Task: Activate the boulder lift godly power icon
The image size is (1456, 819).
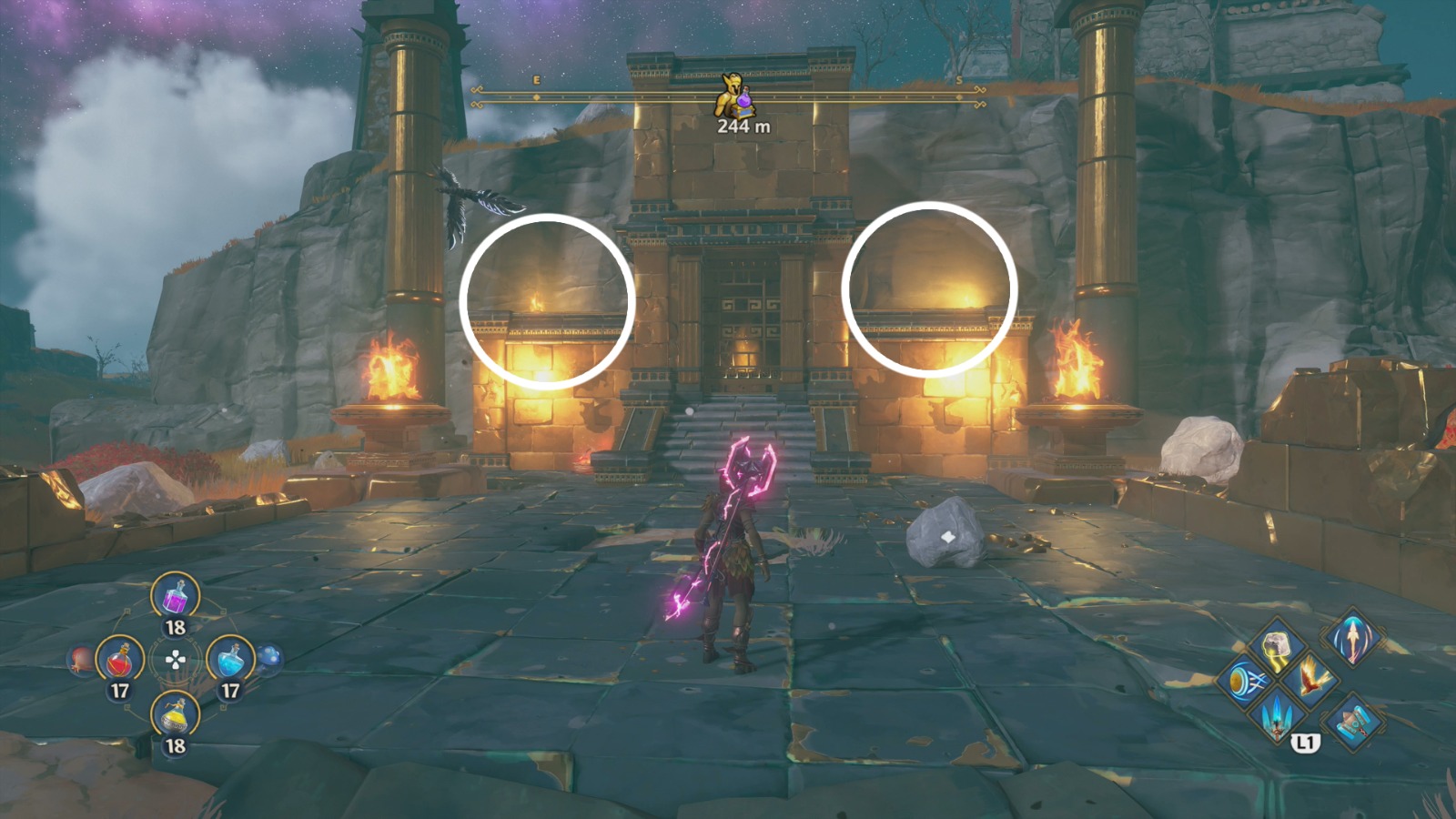Action: tap(1277, 643)
